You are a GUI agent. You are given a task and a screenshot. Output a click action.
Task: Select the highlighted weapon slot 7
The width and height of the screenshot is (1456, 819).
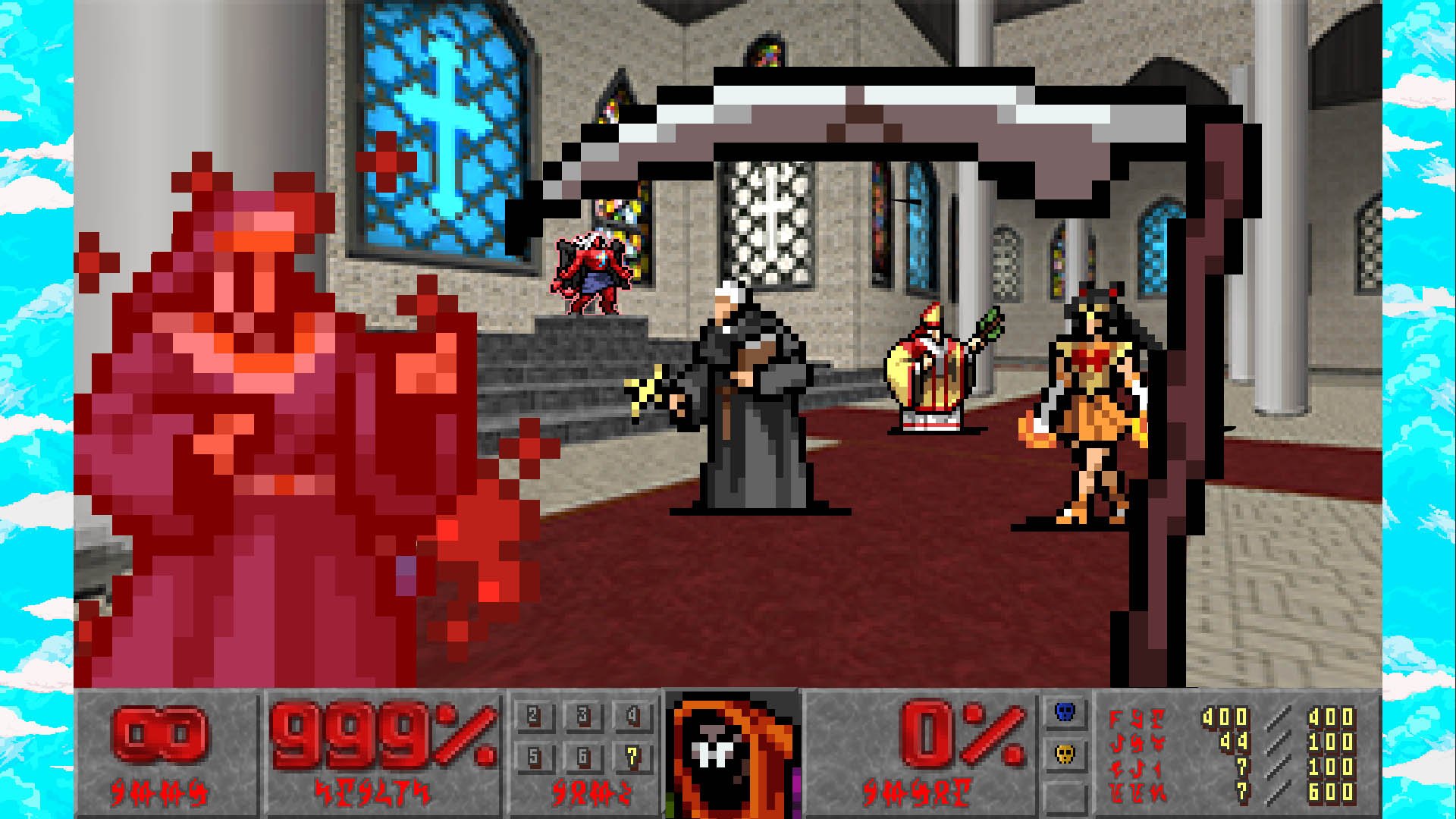coord(632,756)
